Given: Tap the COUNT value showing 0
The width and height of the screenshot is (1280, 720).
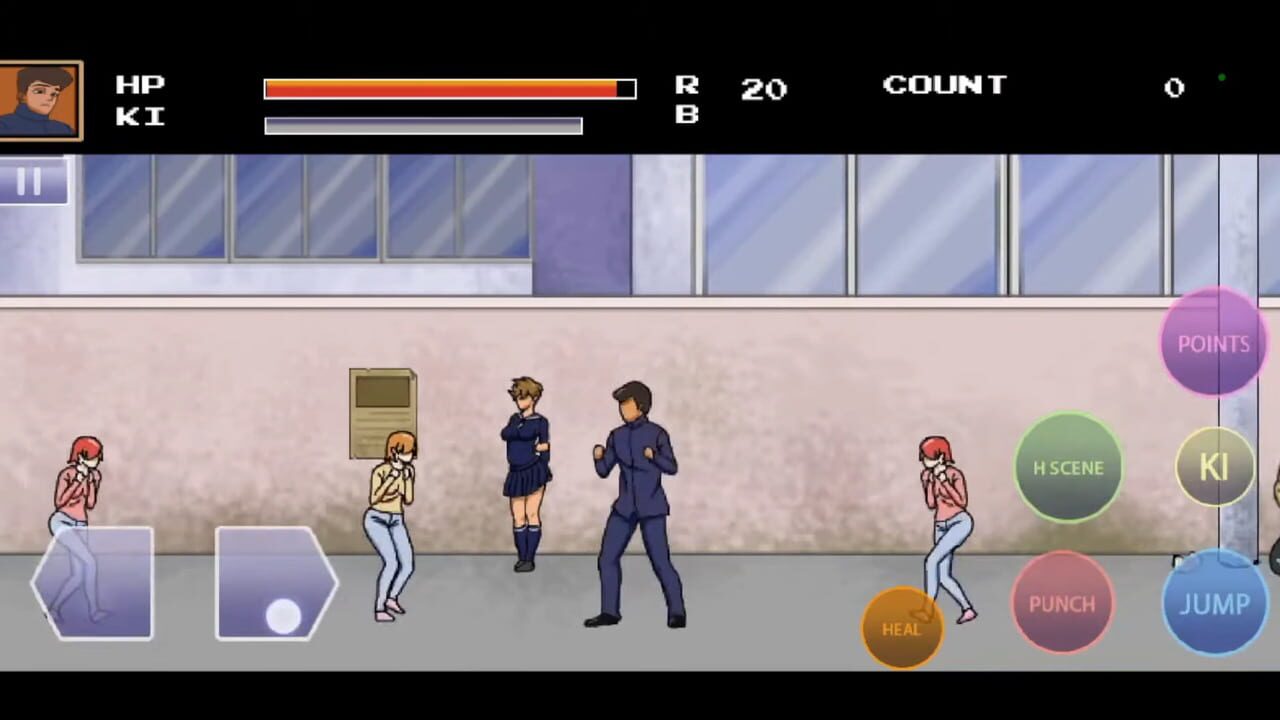Looking at the screenshot, I should (1174, 88).
